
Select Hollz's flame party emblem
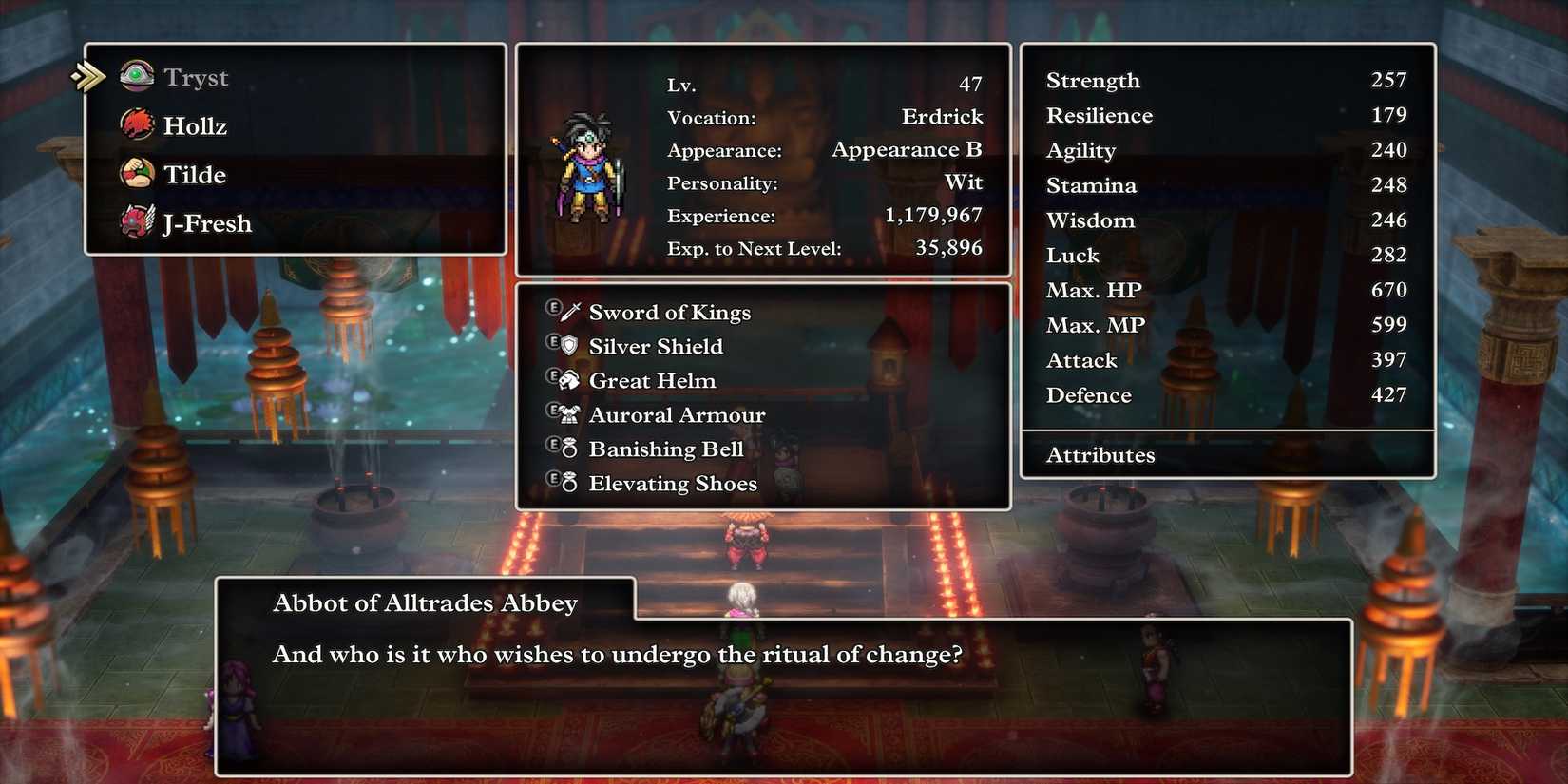click(136, 124)
